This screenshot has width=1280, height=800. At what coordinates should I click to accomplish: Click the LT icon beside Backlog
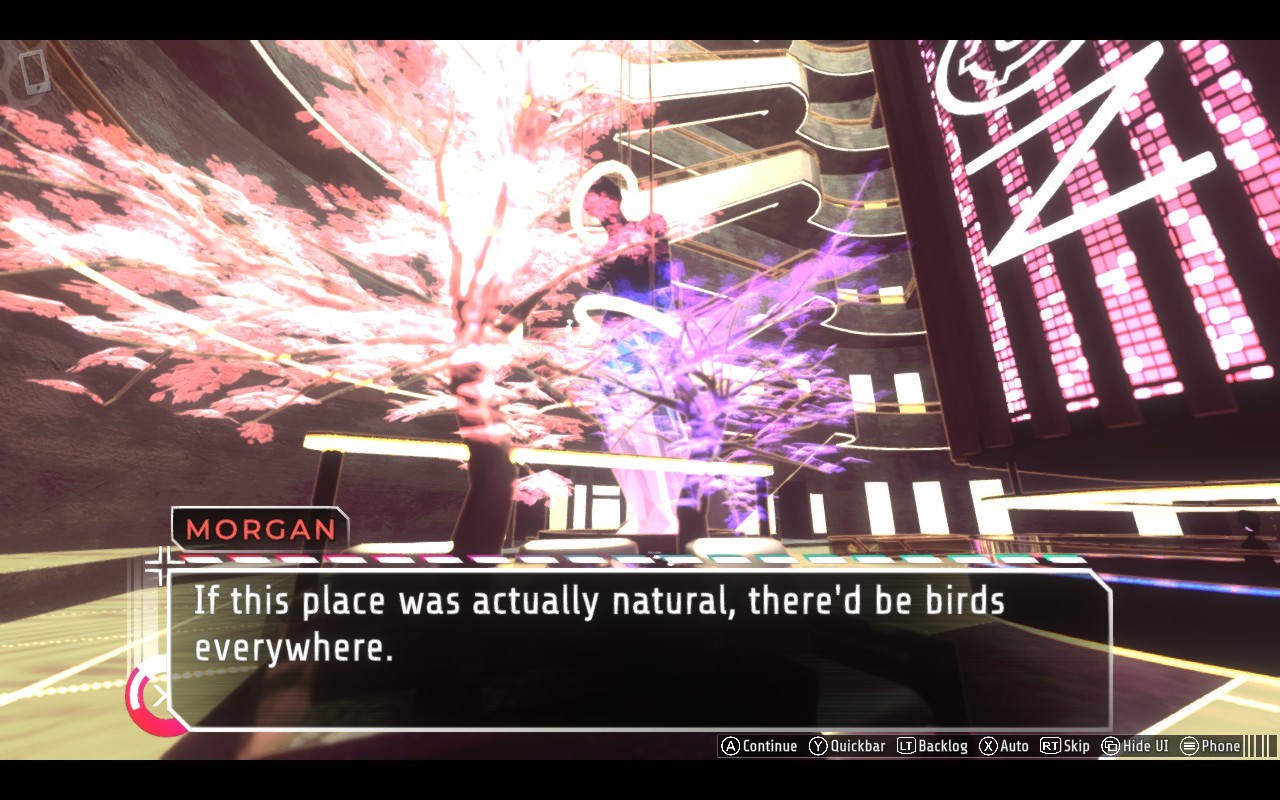click(x=908, y=746)
